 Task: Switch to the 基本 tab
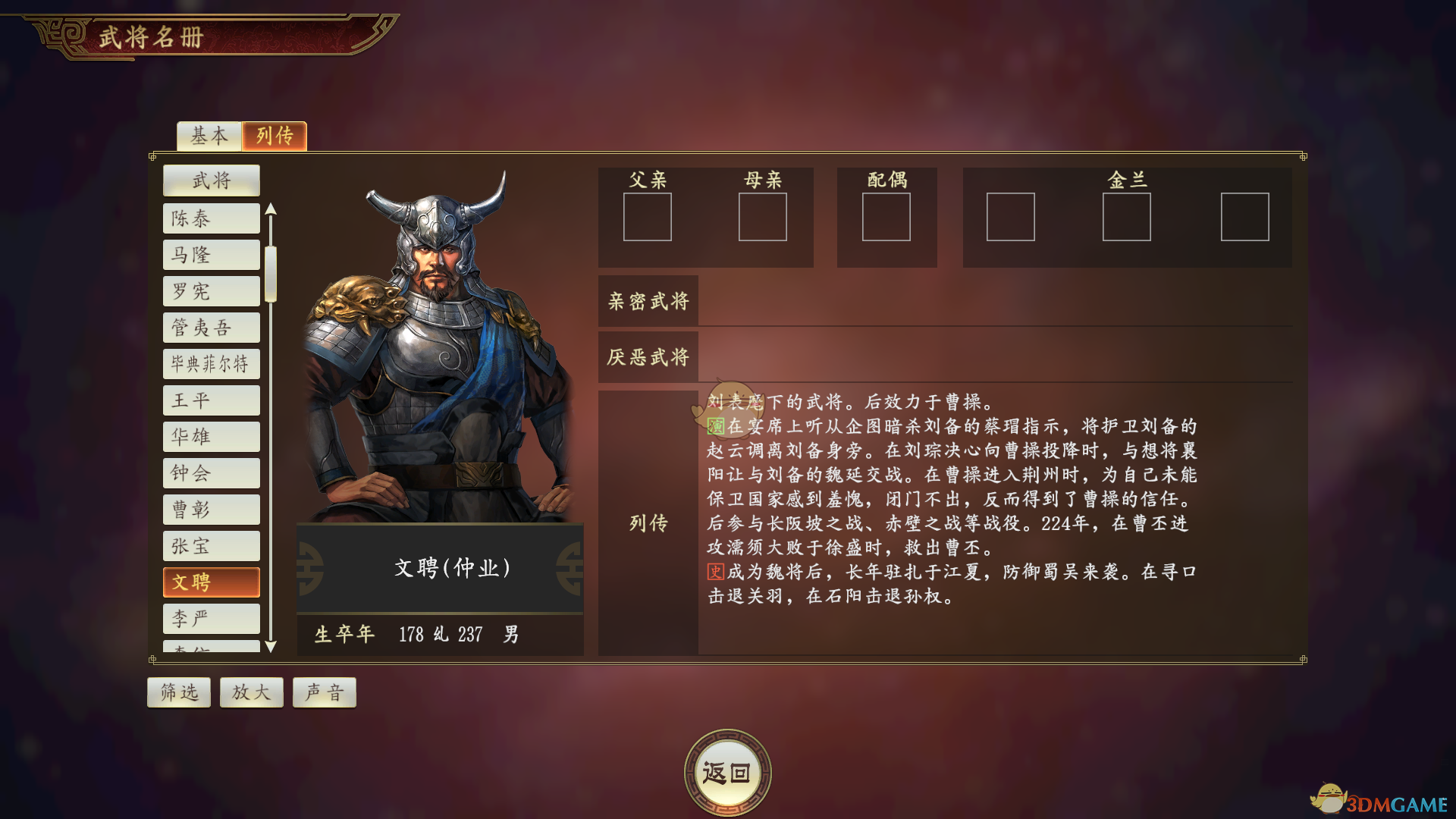pyautogui.click(x=209, y=136)
